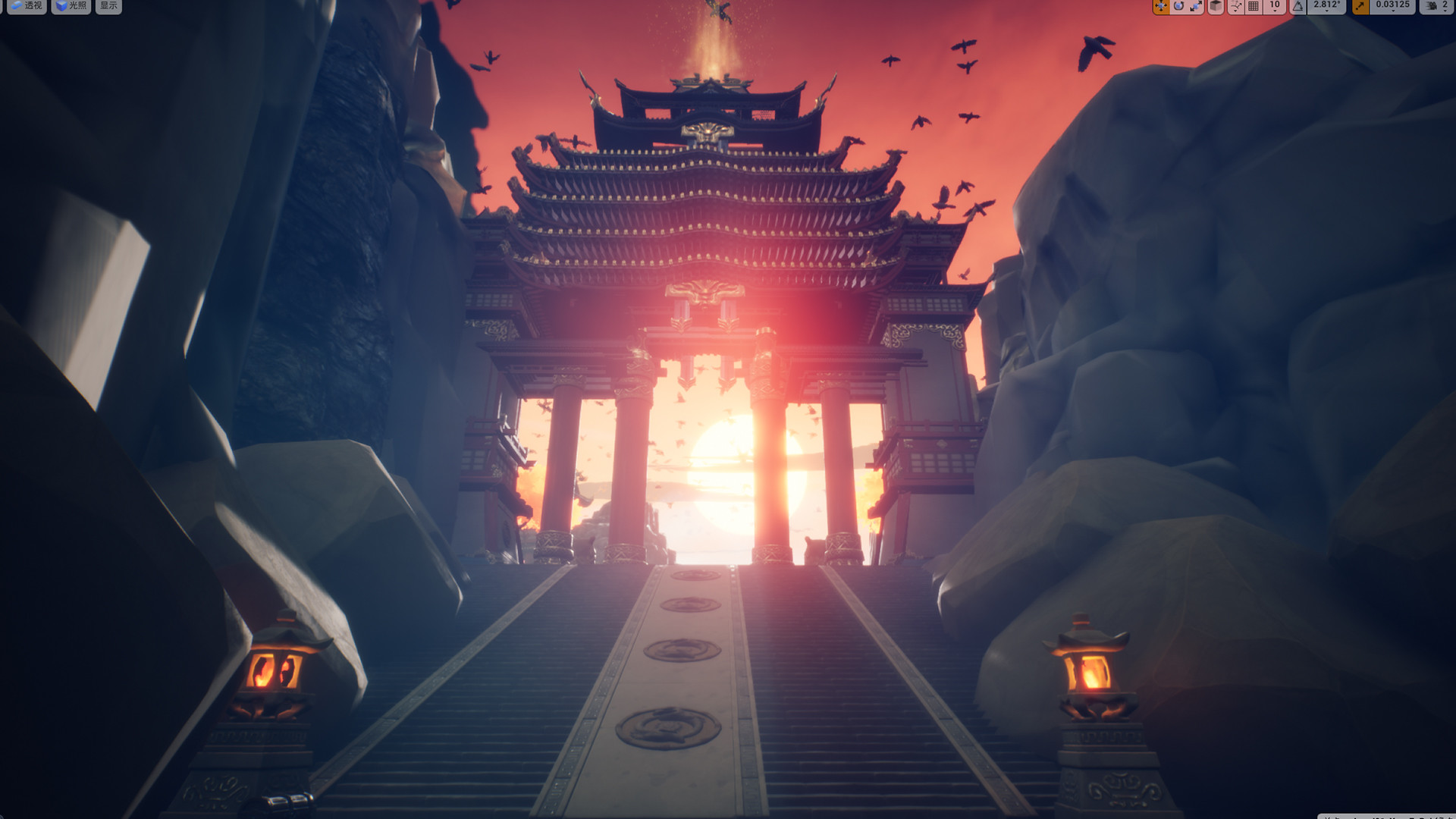Open the 透视 perspective view menu
Viewport: 1456px width, 819px height.
[x=27, y=7]
